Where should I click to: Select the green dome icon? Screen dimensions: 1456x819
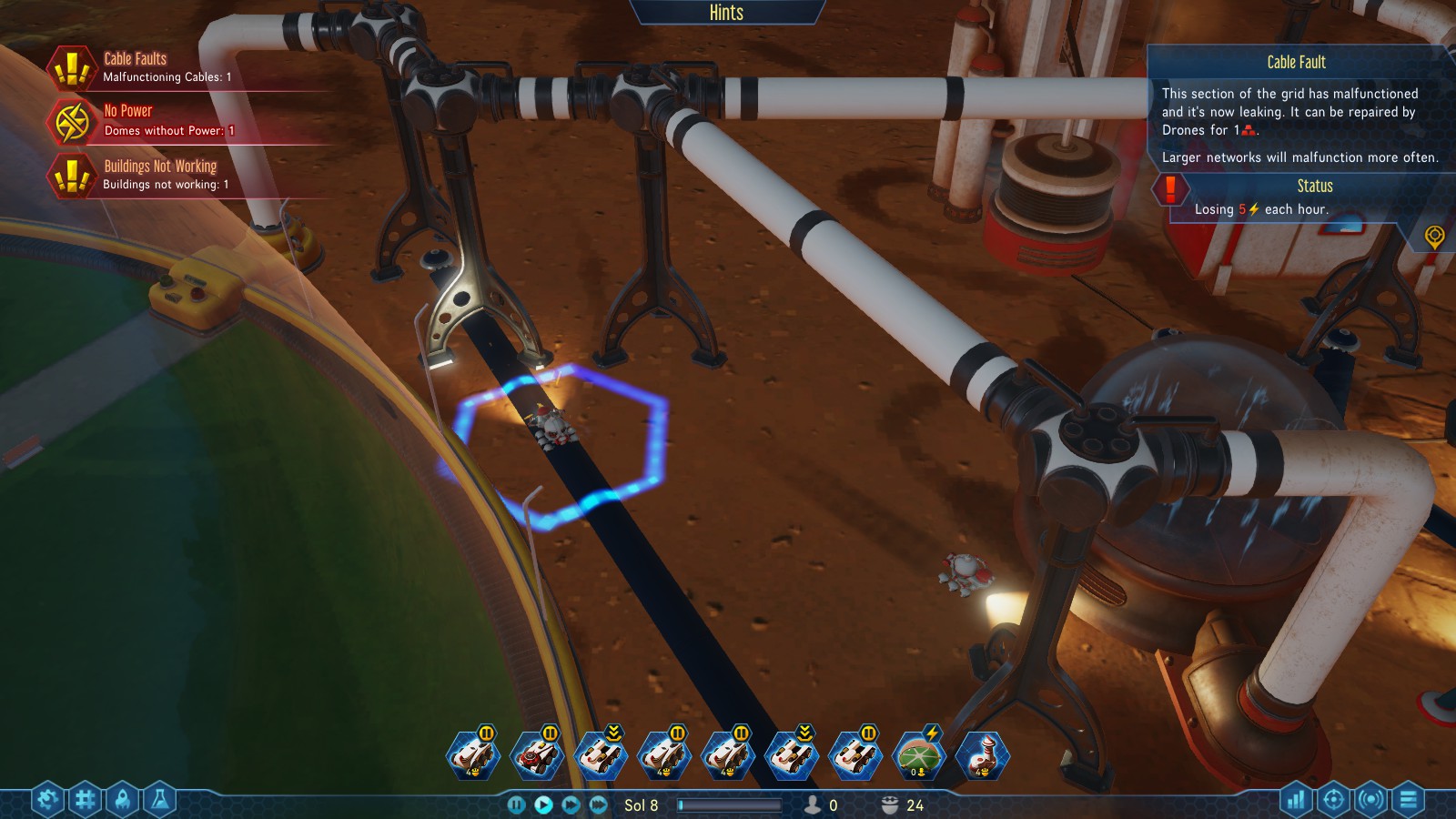919,756
